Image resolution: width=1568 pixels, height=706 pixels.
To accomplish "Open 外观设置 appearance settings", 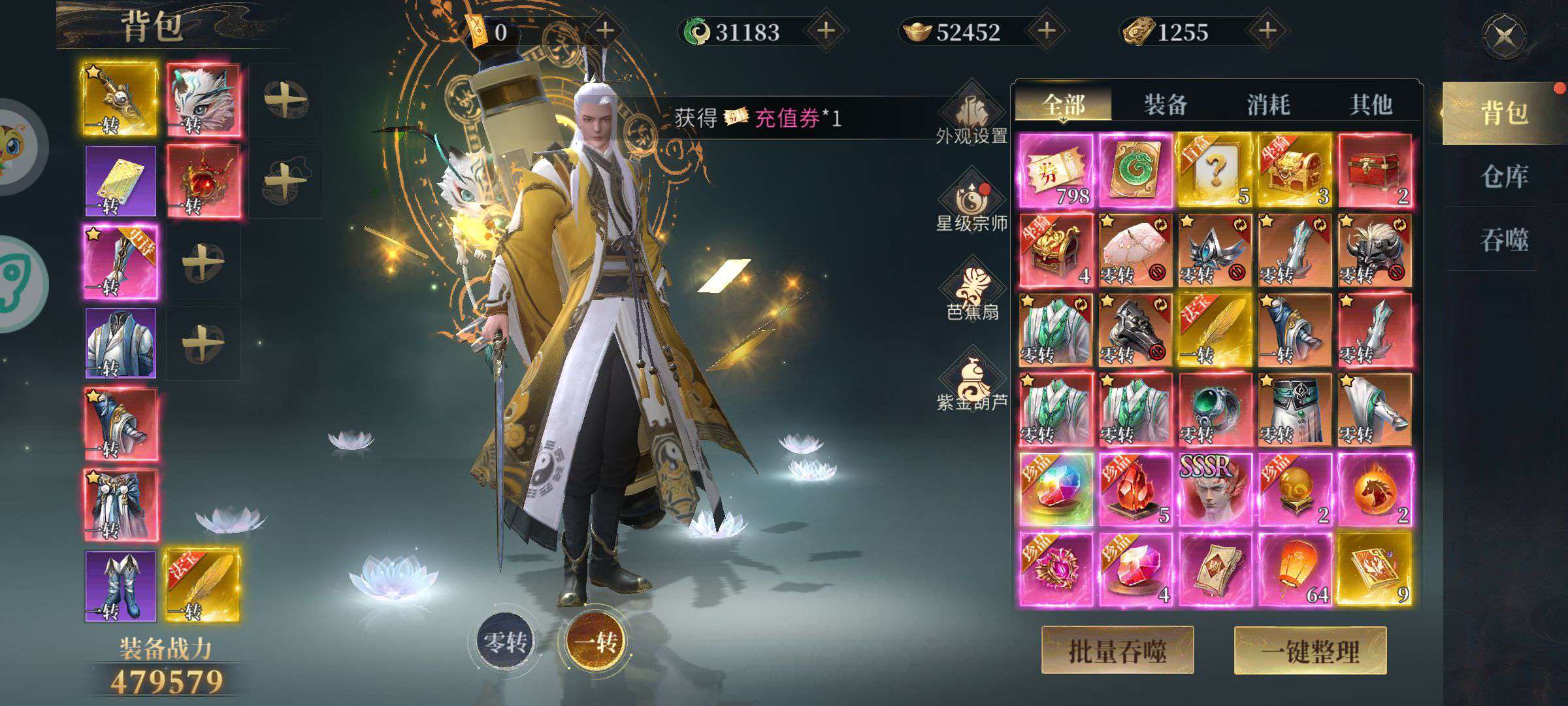I will [x=972, y=118].
